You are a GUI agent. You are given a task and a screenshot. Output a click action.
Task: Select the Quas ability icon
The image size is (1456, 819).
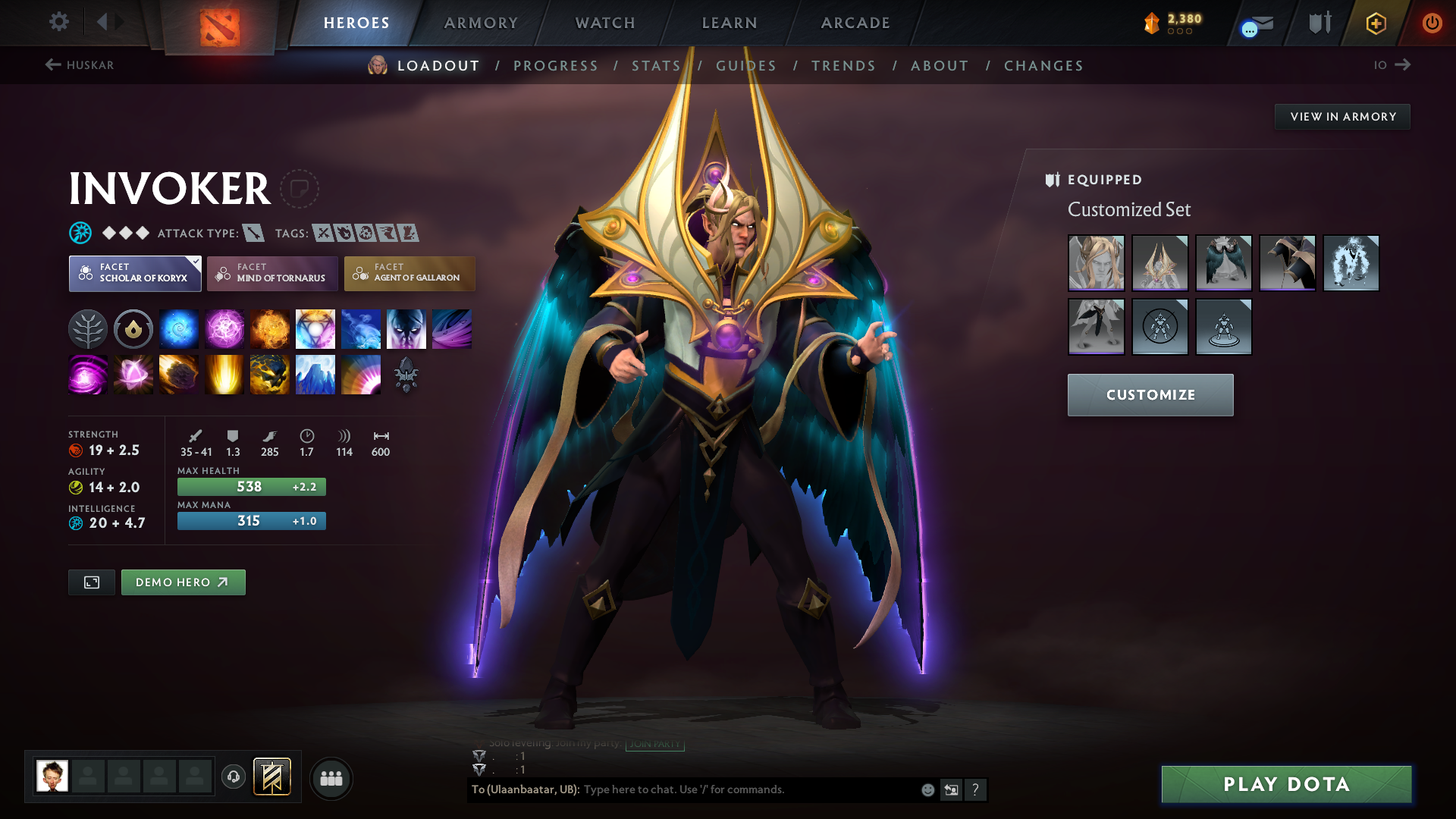click(x=179, y=328)
